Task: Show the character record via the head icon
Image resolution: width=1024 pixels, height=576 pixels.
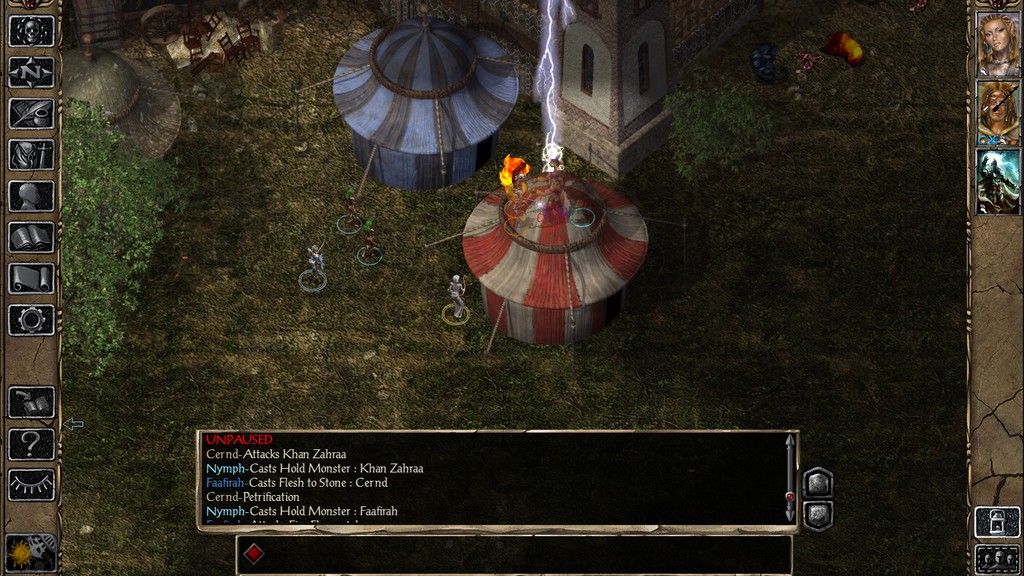Action: click(x=31, y=196)
